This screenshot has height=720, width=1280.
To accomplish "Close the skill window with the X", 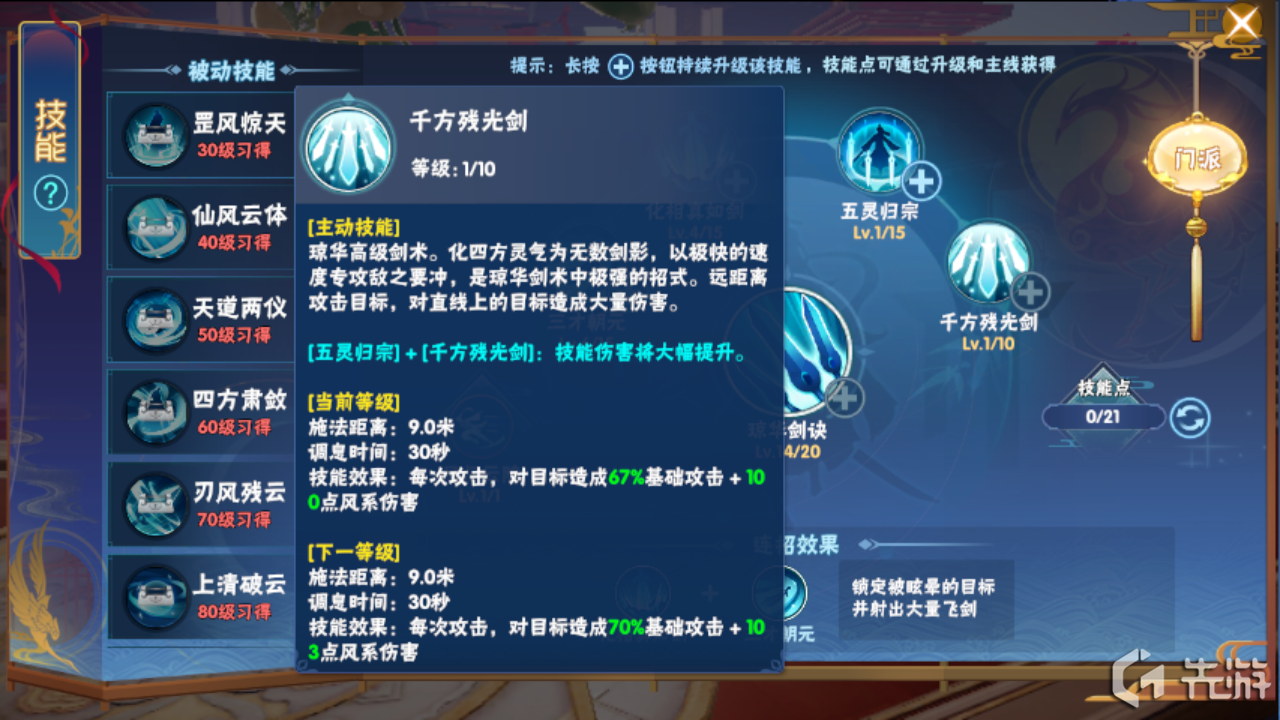I will 1241,22.
